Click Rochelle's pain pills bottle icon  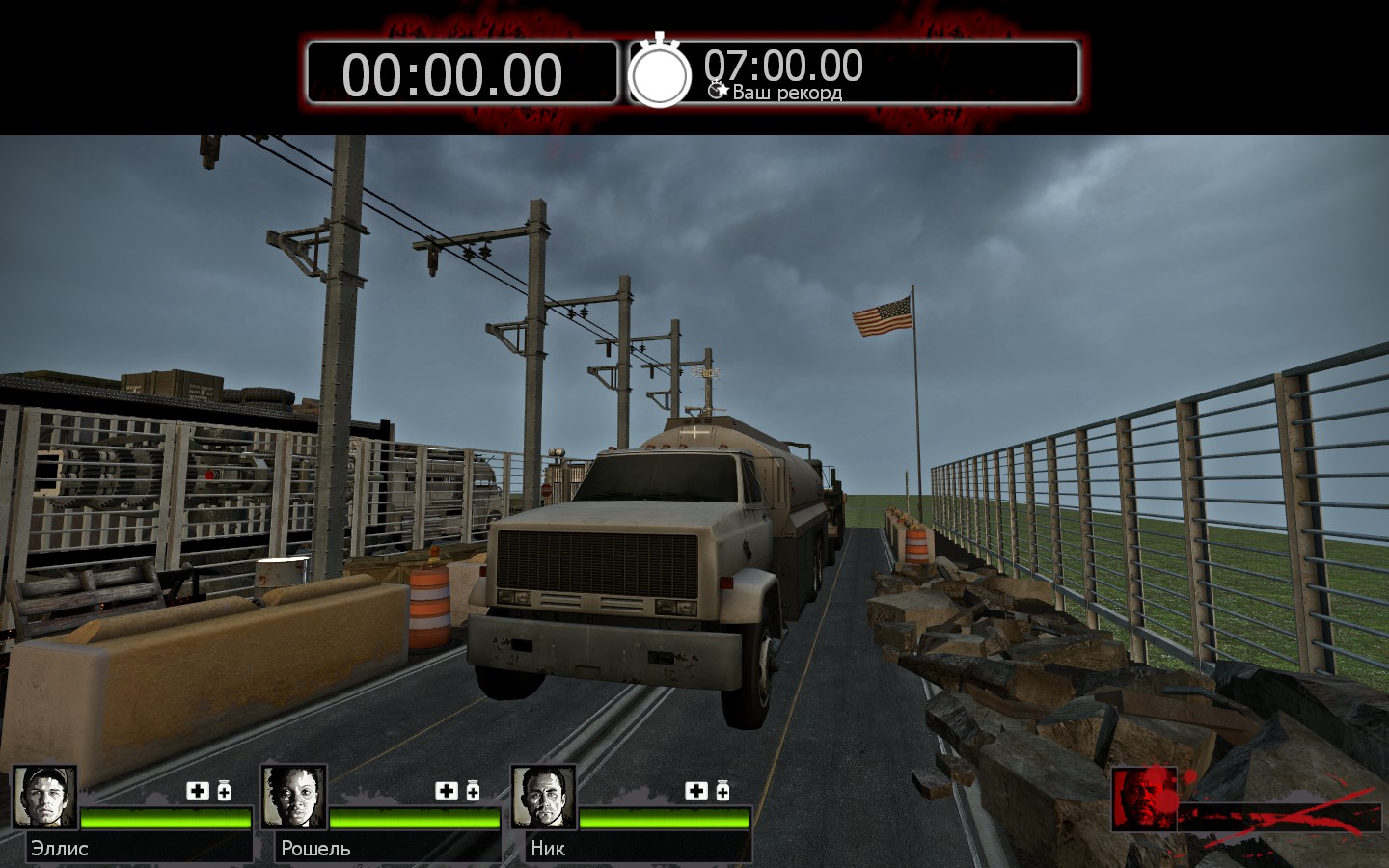[473, 791]
